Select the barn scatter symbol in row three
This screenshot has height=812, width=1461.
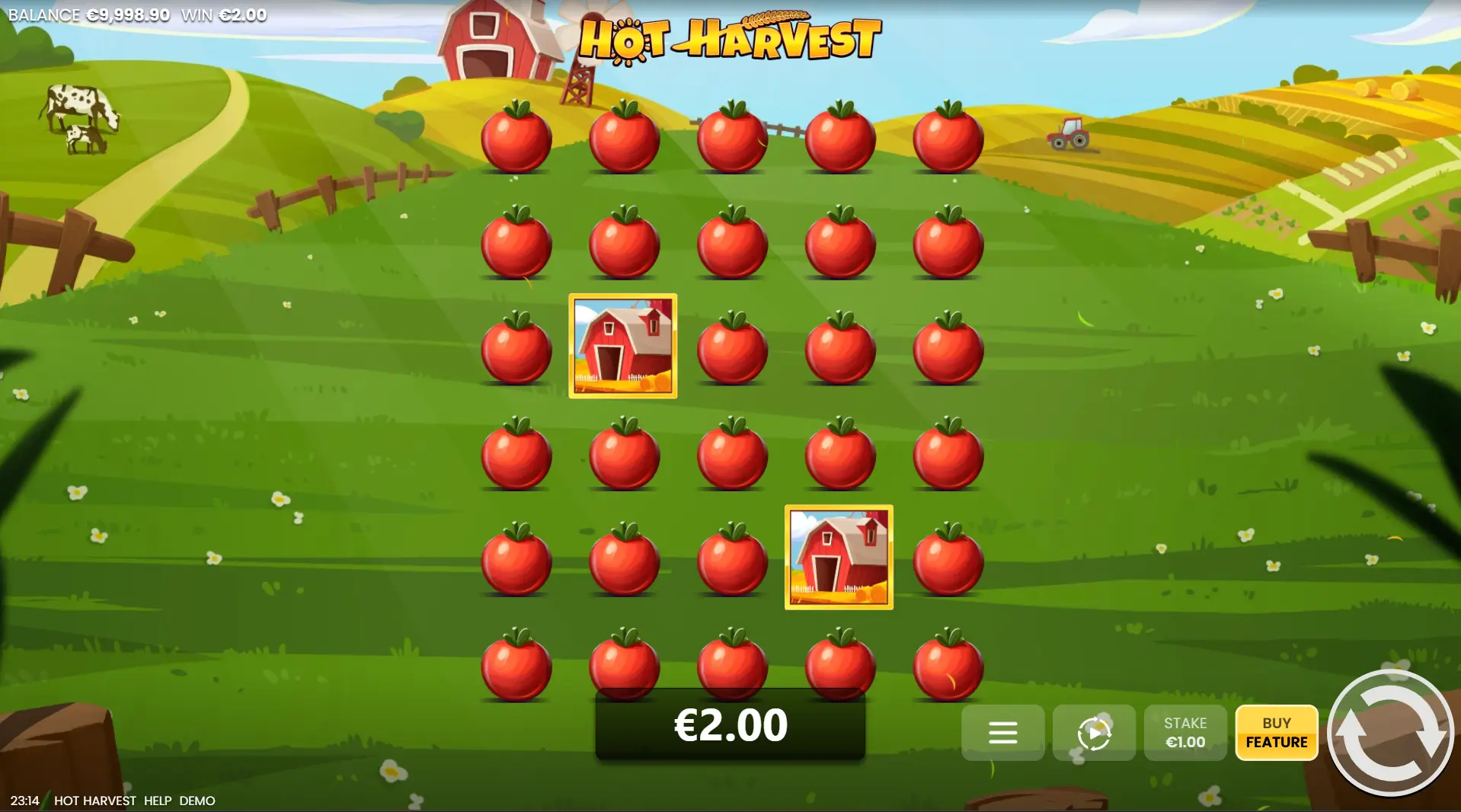[622, 347]
